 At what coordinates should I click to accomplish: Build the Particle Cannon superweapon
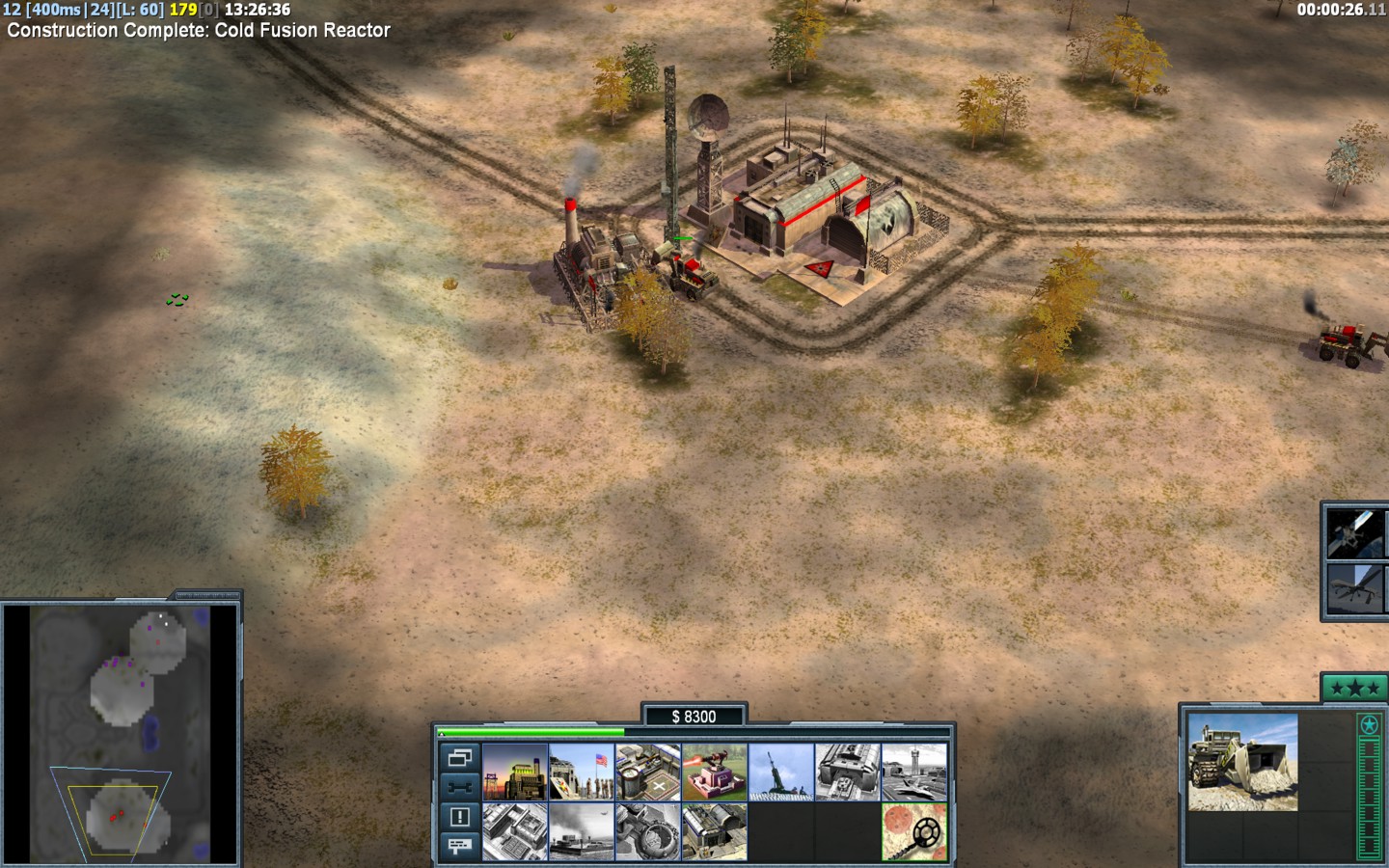648,831
